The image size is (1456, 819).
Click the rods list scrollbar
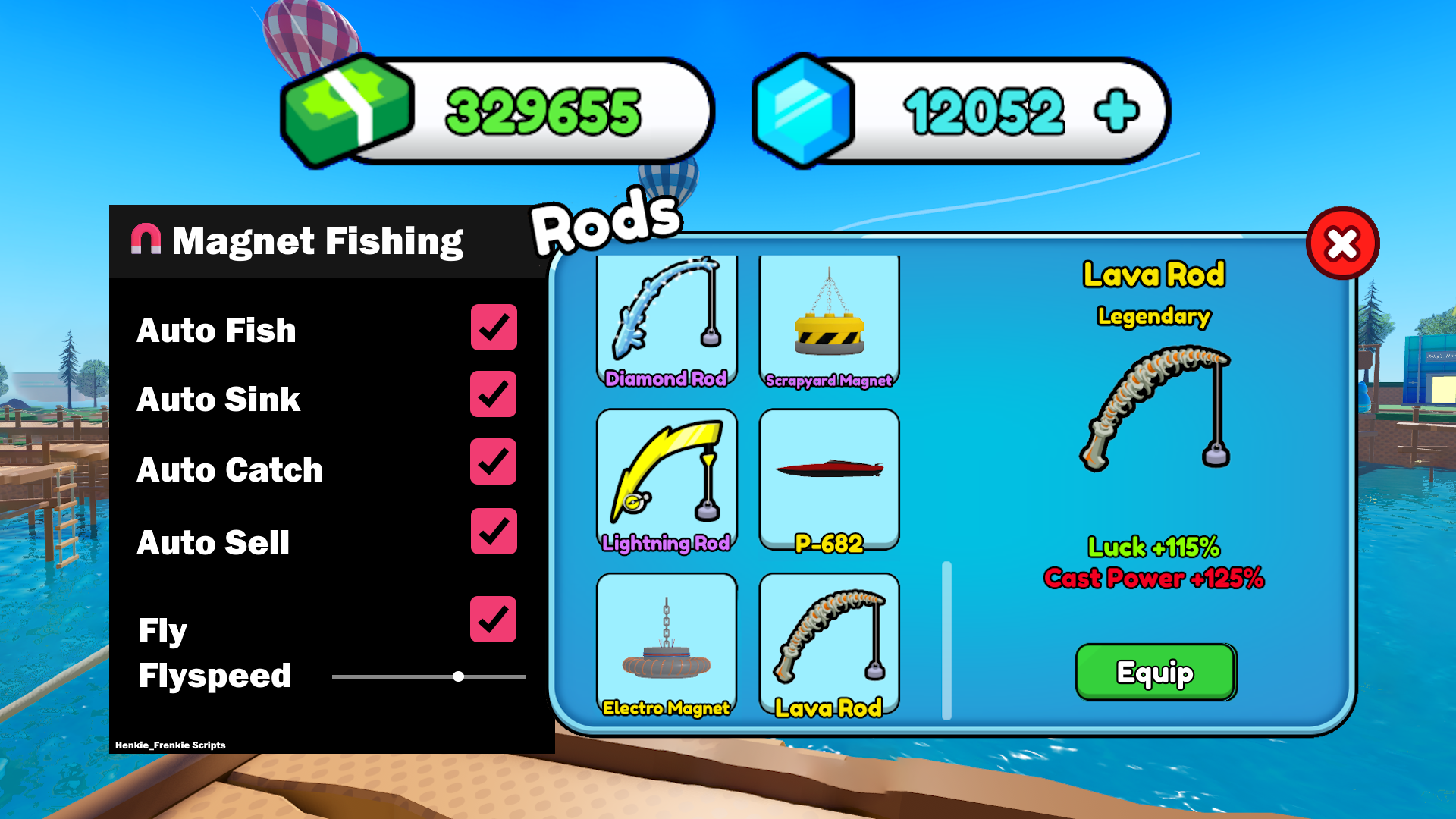pyautogui.click(x=946, y=641)
